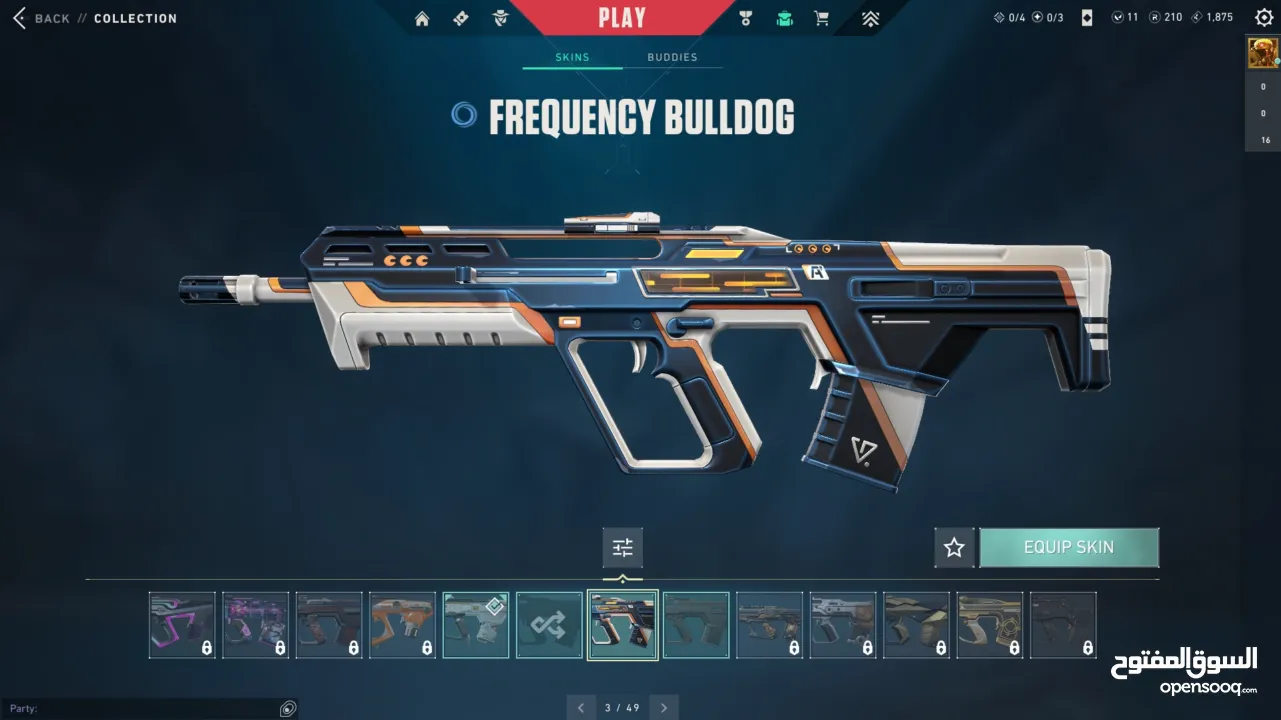This screenshot has height=720, width=1281.
Task: Select the Frequency Bulldog thumbnail
Action: 622,625
